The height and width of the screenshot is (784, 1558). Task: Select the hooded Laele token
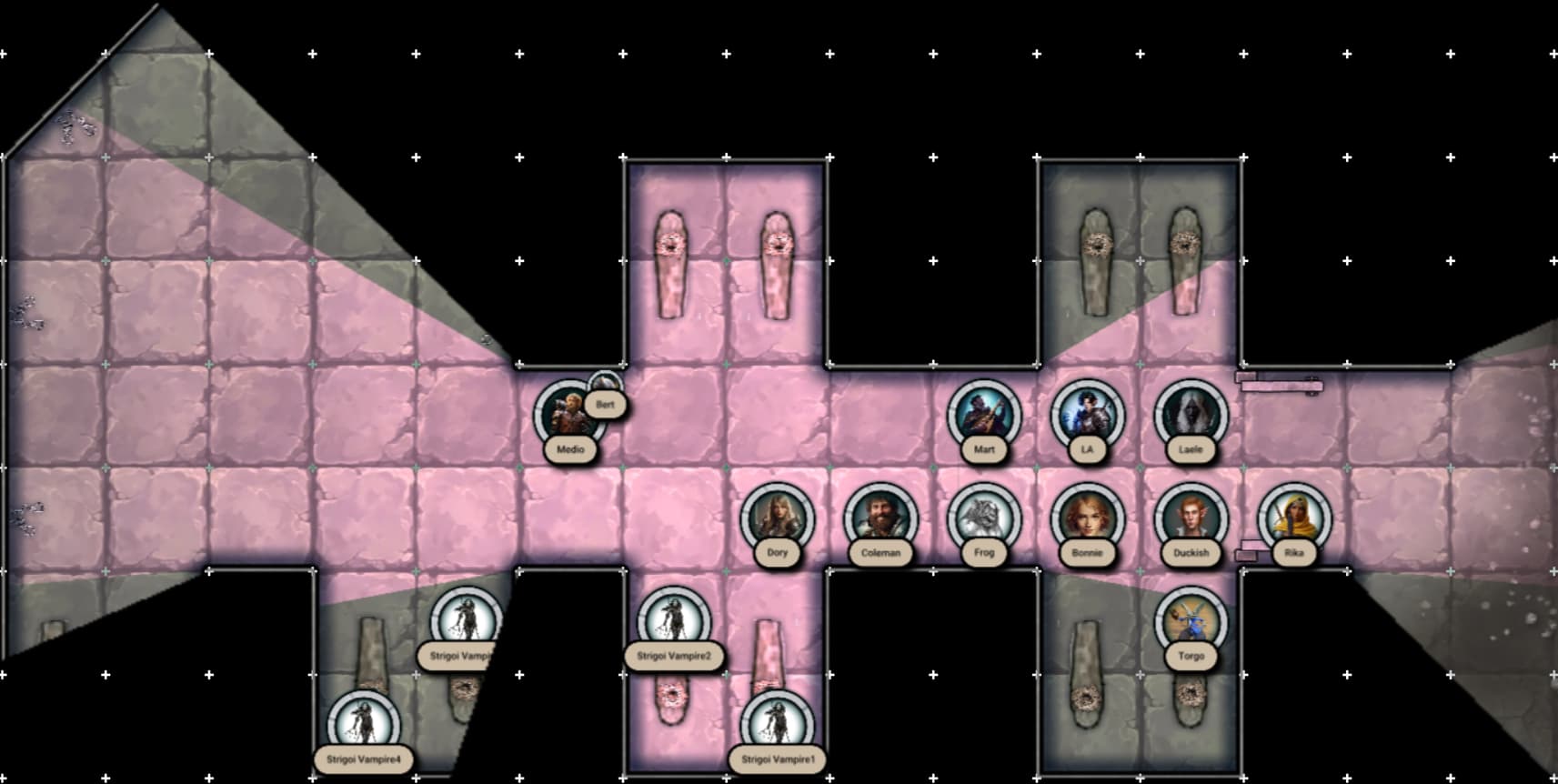coord(1191,416)
